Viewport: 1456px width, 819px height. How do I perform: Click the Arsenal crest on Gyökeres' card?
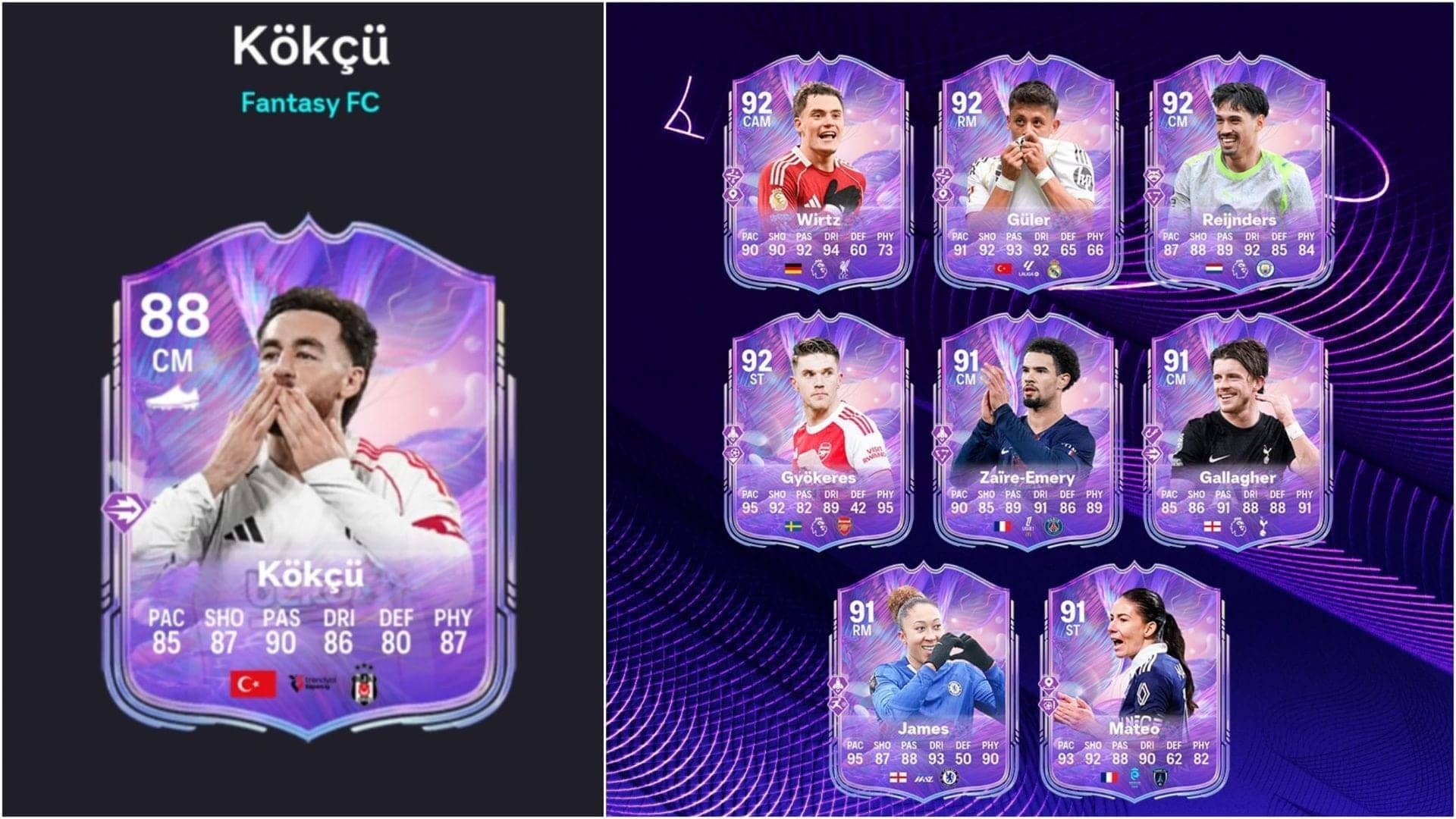pos(845,526)
